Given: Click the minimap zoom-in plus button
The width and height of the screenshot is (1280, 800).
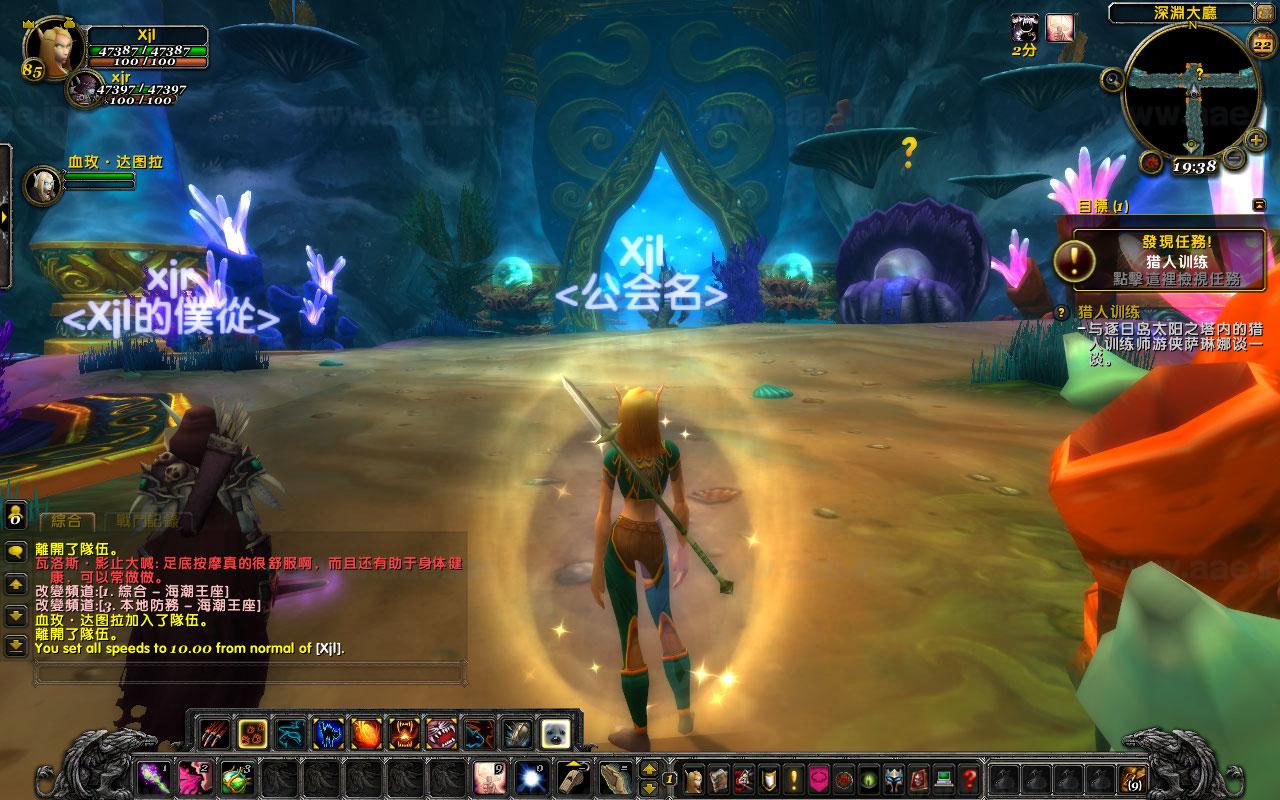Looking at the screenshot, I should tap(1257, 139).
